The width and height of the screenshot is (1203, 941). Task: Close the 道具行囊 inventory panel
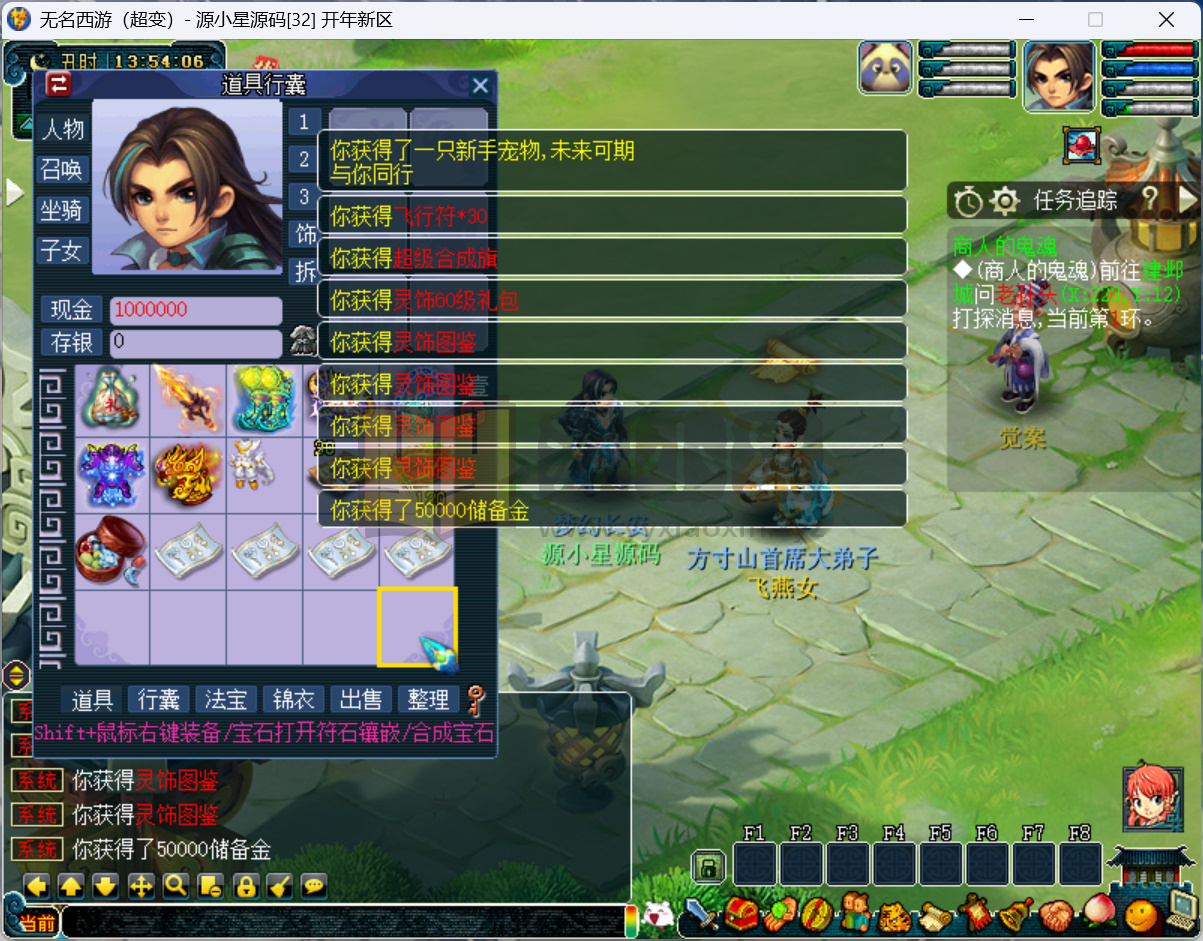(x=480, y=86)
